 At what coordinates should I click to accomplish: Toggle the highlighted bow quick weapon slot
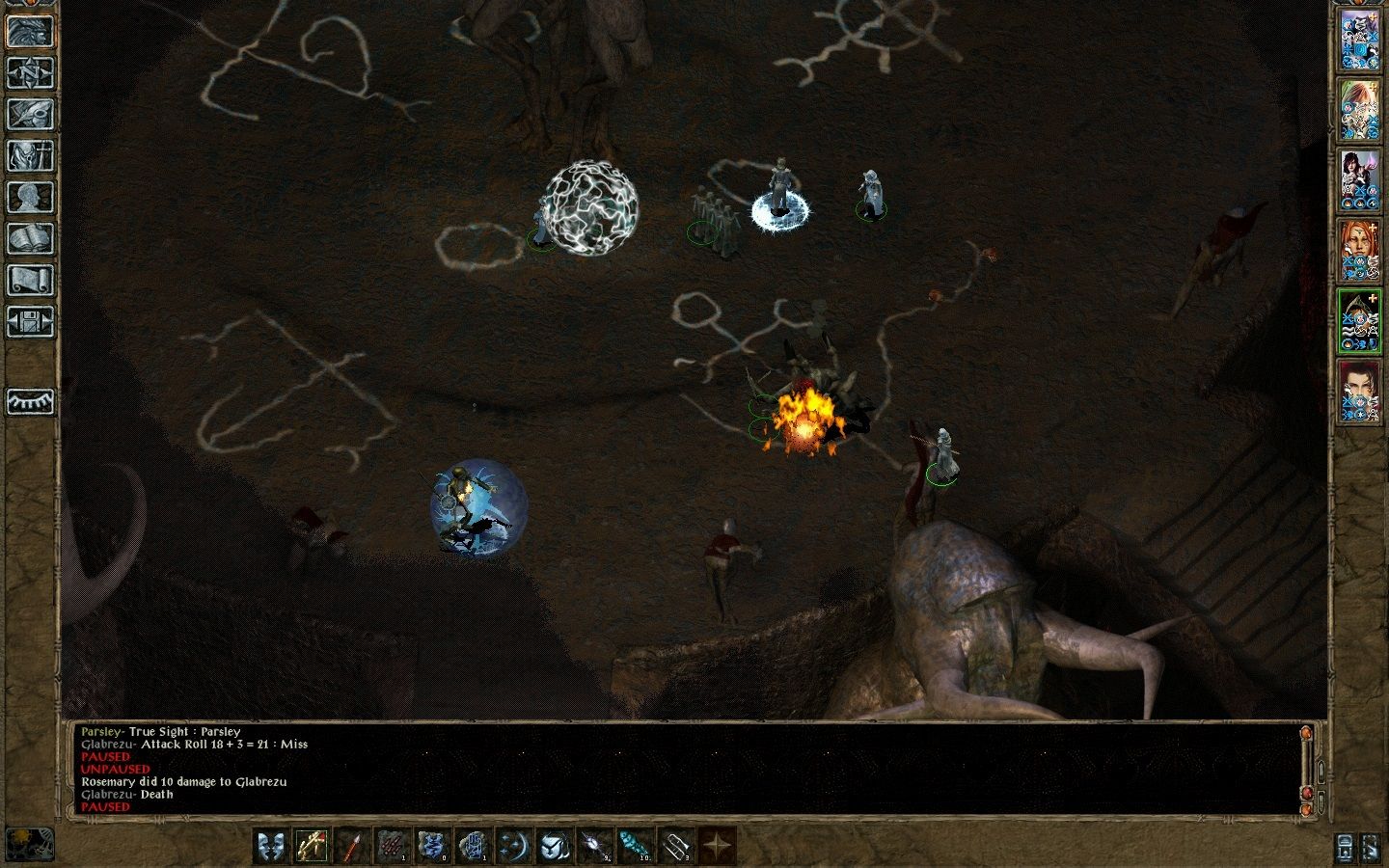coord(311,846)
